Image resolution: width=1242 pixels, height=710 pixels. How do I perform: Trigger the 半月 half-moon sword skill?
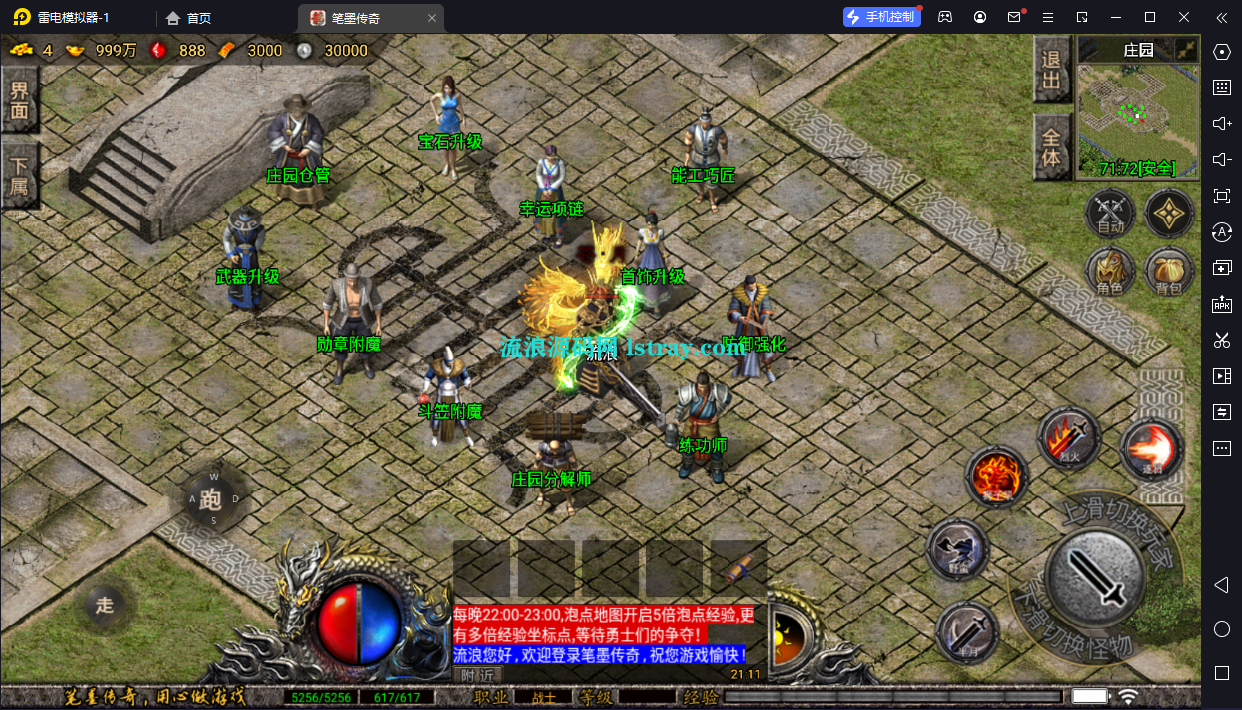[x=967, y=631]
